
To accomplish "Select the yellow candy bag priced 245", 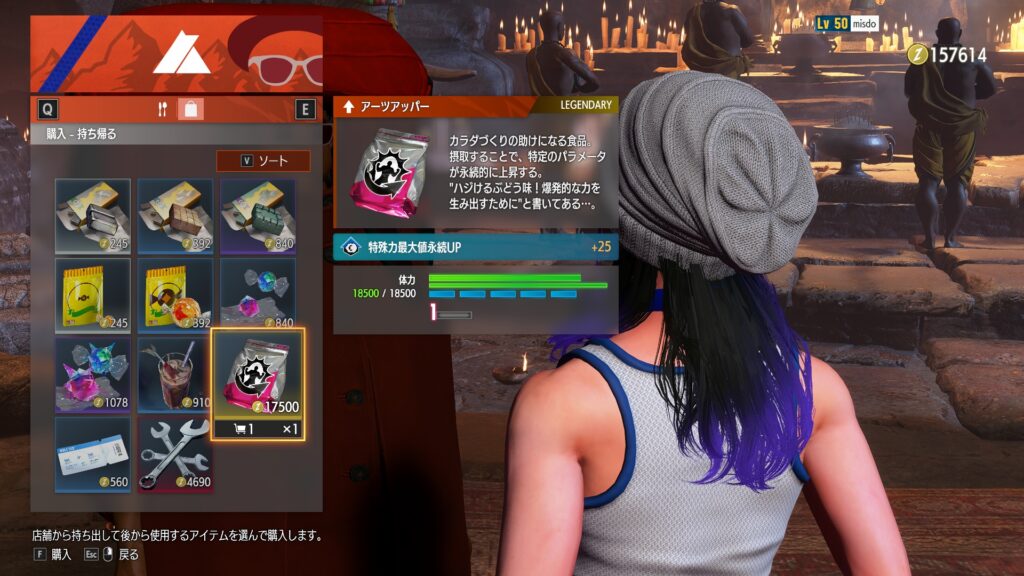I will pos(93,295).
